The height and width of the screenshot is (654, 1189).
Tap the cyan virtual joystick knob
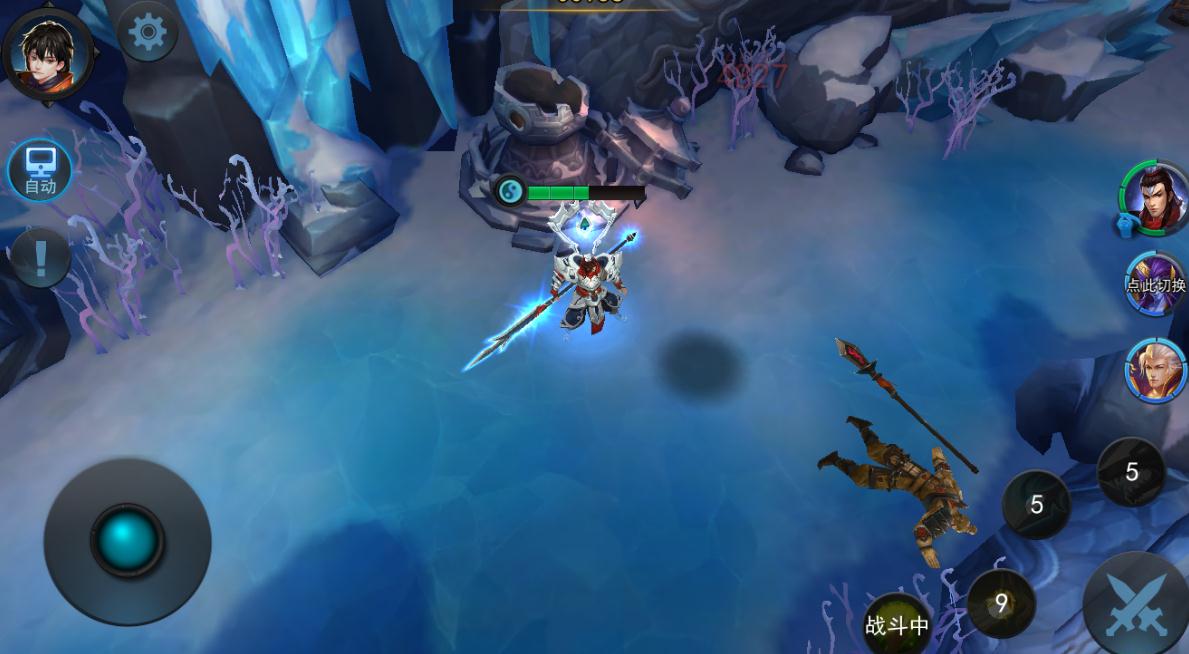tap(127, 540)
